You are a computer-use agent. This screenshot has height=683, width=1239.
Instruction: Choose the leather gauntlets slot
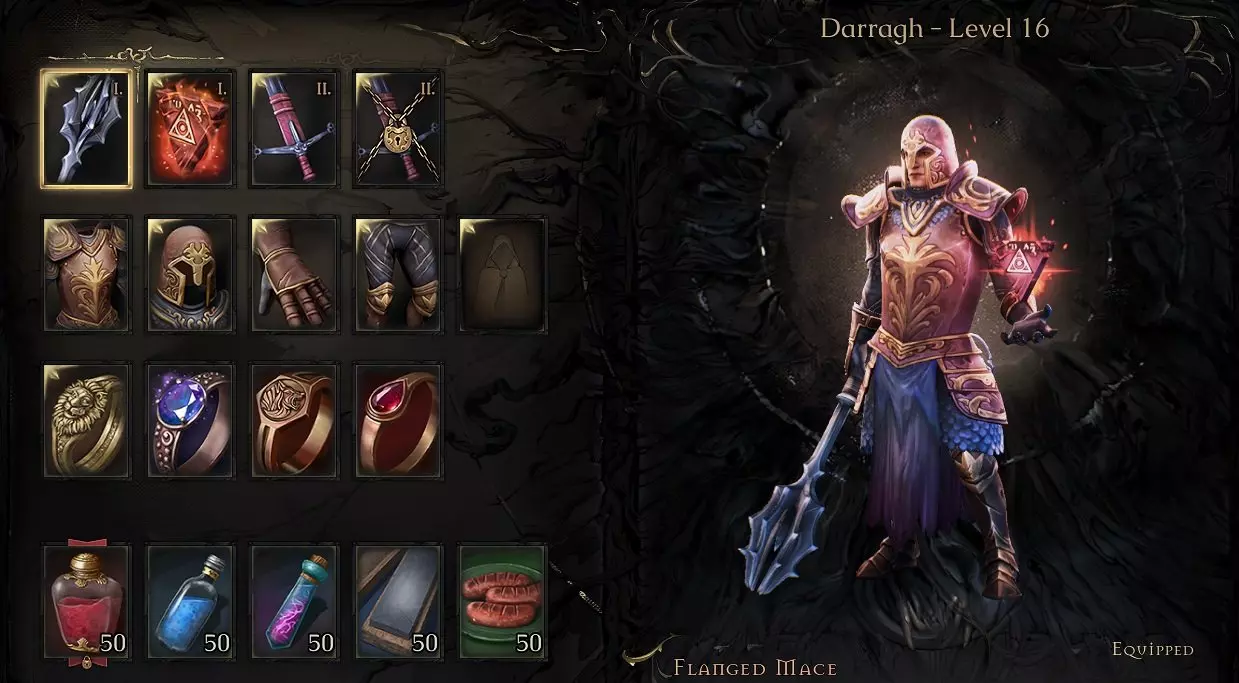[294, 274]
